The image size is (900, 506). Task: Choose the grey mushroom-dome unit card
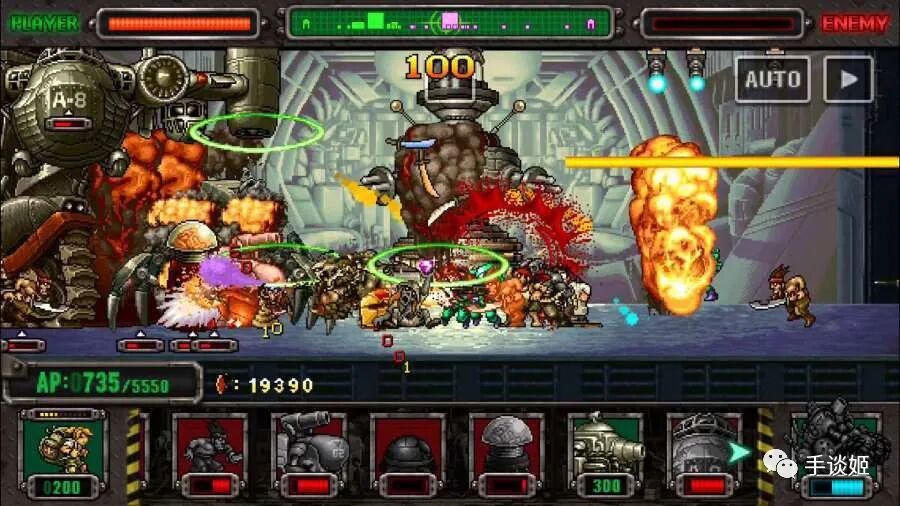coord(507,453)
